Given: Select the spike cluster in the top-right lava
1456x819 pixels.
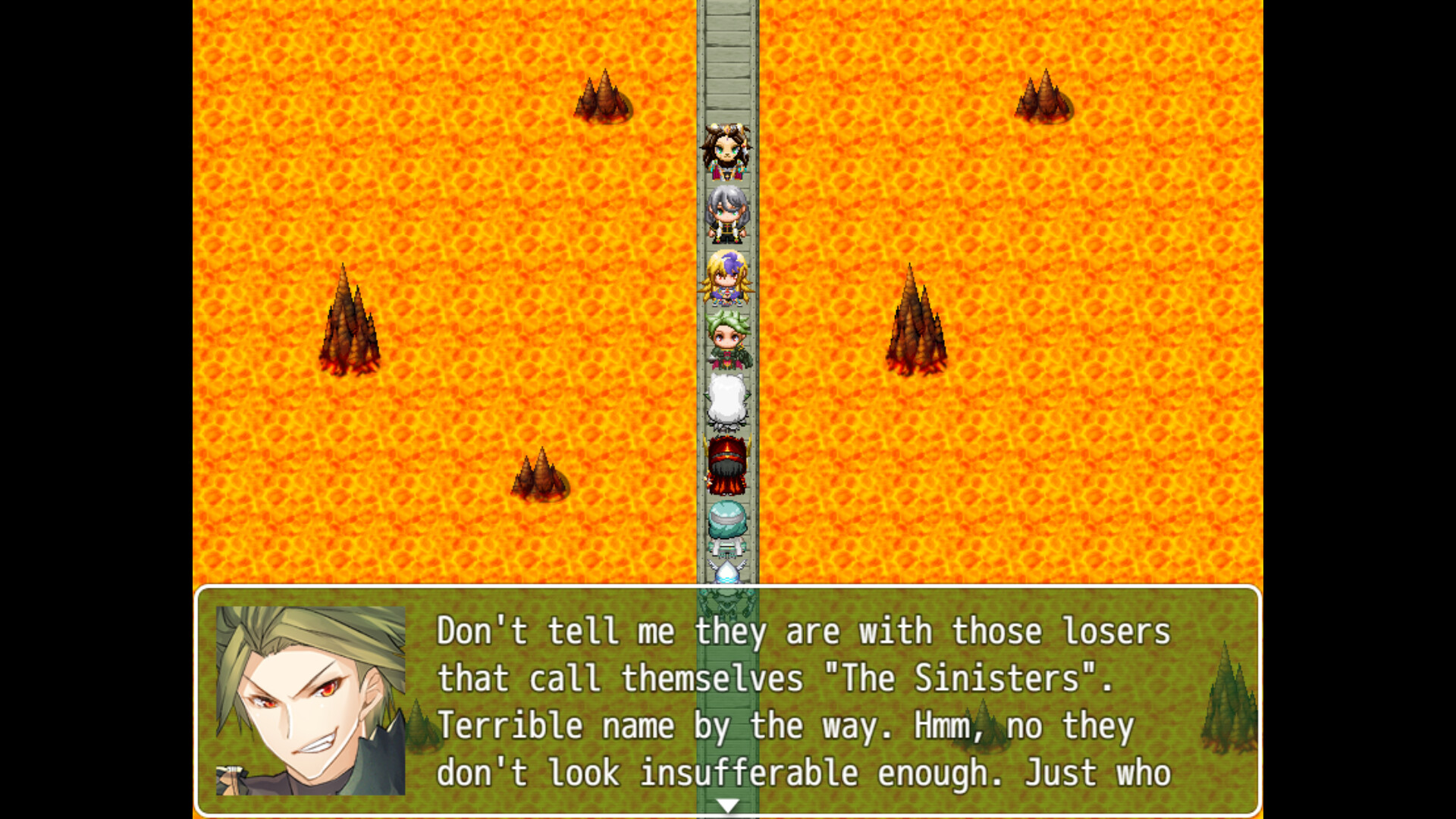Looking at the screenshot, I should [1044, 99].
